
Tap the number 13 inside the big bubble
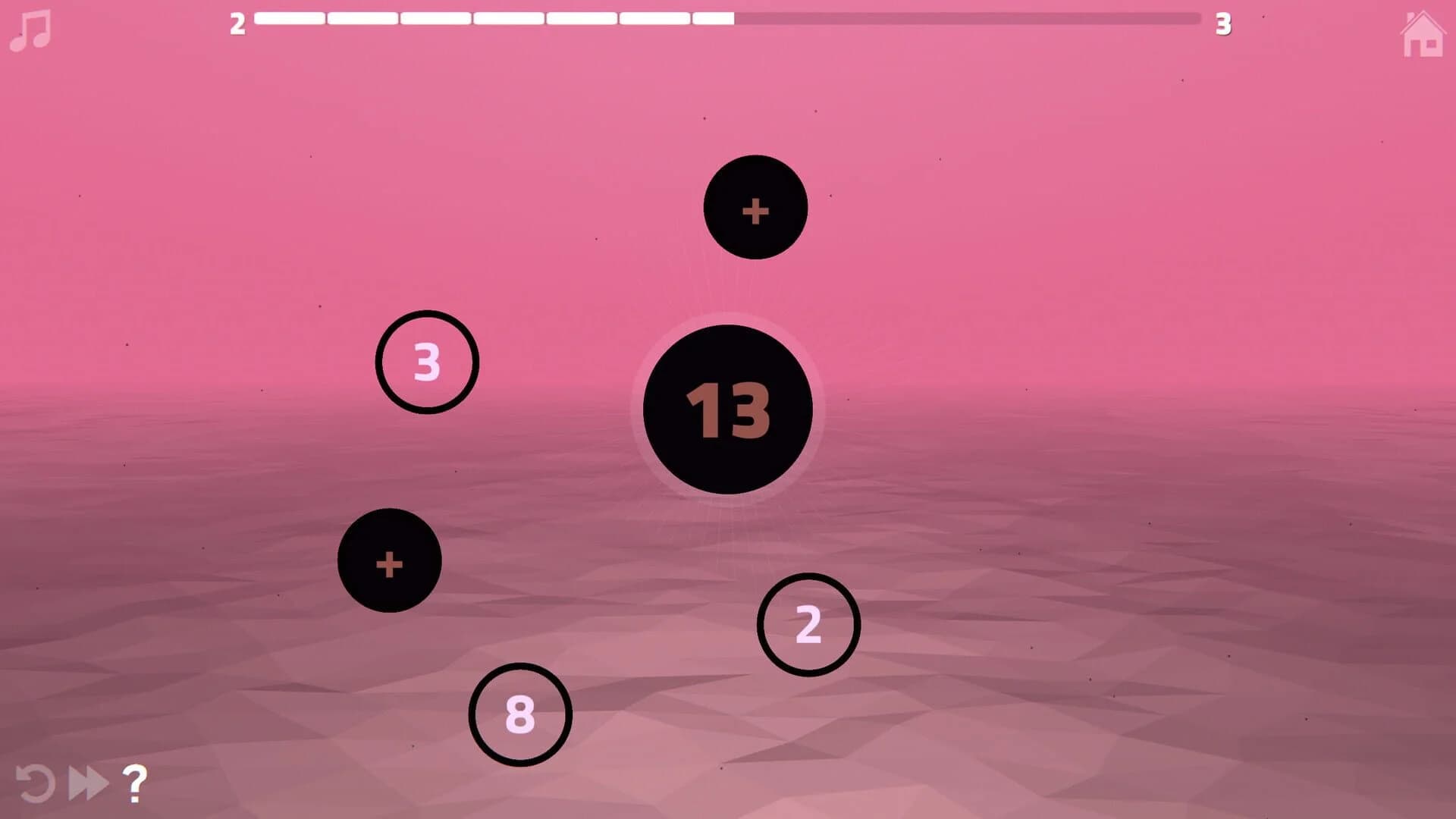(729, 409)
